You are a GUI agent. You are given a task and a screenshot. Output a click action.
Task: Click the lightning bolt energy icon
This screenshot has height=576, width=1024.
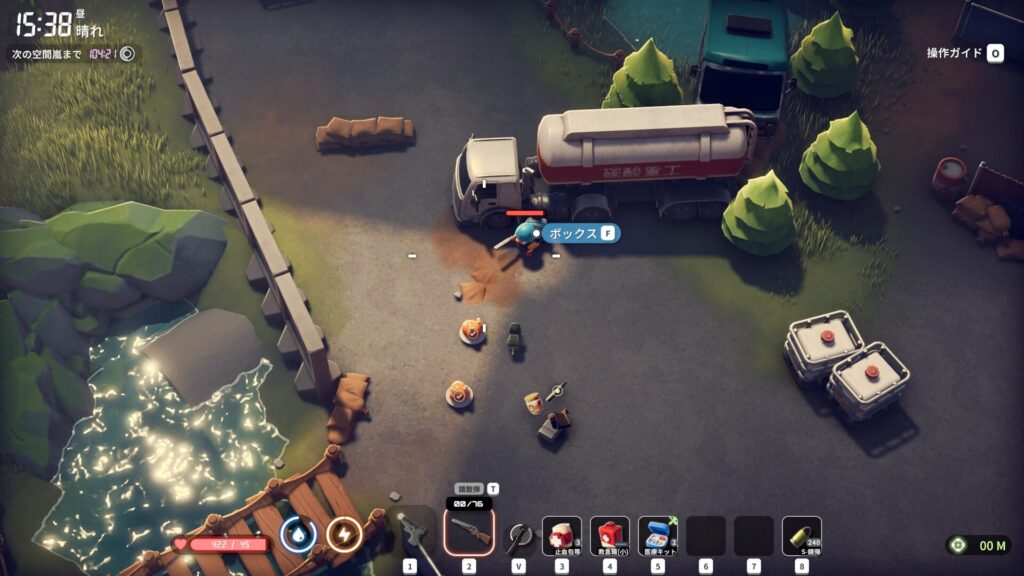tap(345, 535)
